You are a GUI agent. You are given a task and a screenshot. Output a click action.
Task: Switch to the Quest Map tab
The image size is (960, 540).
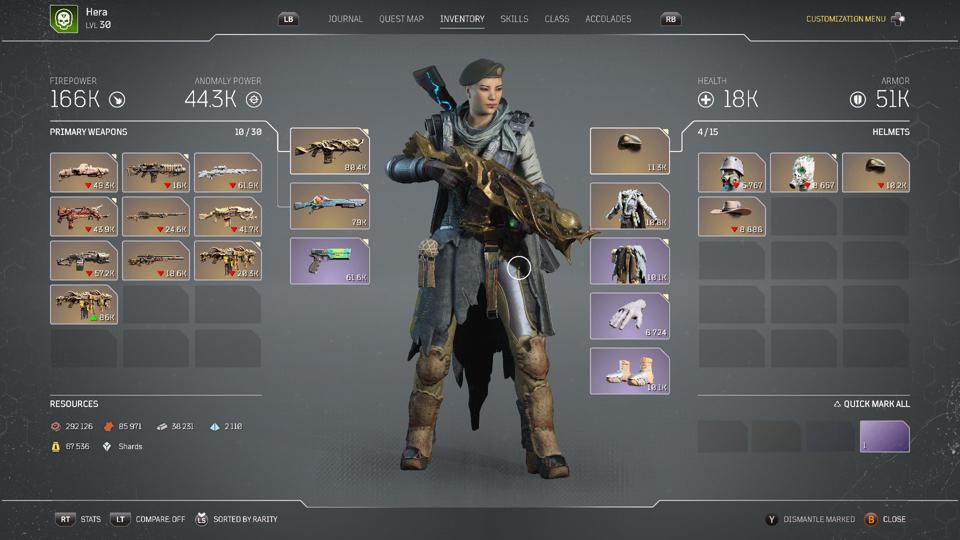point(401,19)
